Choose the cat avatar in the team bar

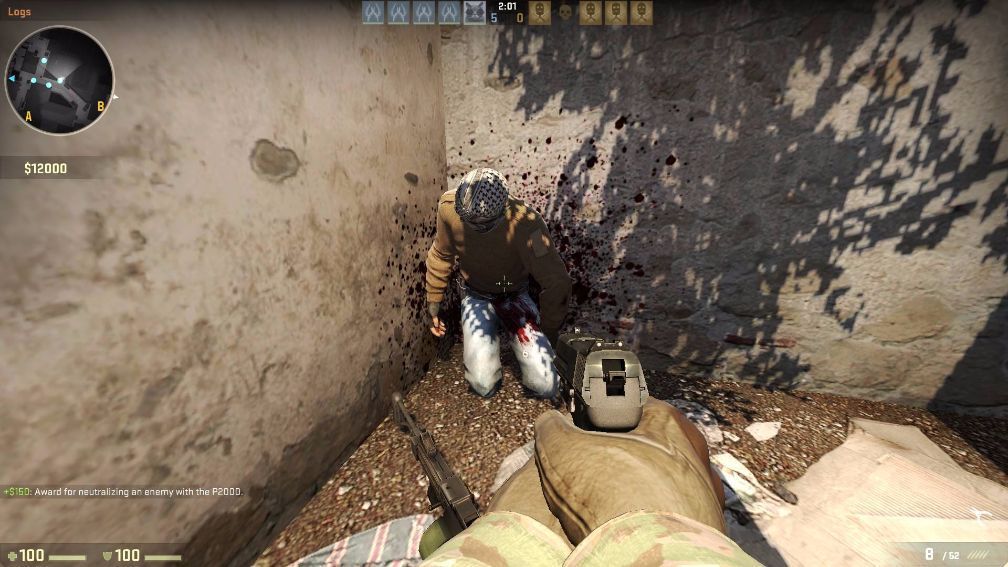[475, 12]
